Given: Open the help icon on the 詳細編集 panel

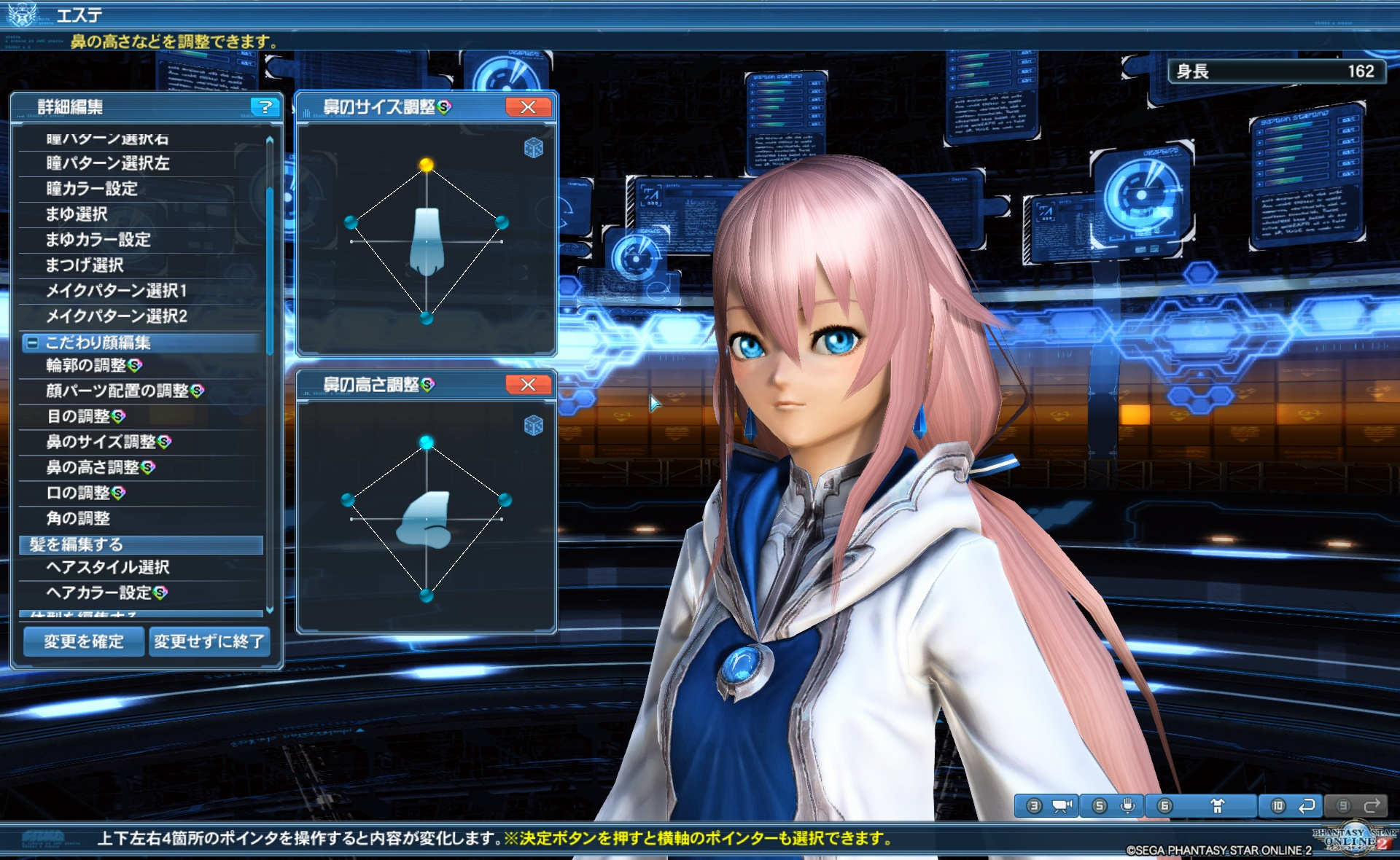Looking at the screenshot, I should (265, 107).
